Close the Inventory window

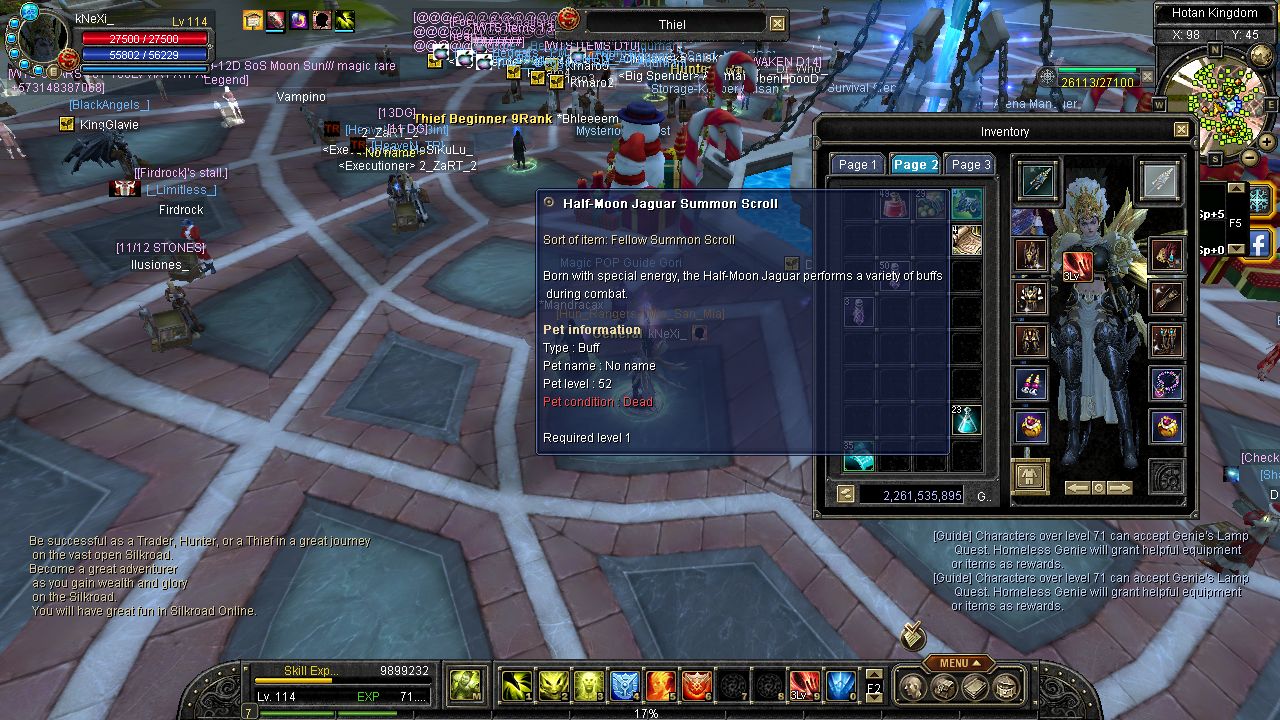1181,130
